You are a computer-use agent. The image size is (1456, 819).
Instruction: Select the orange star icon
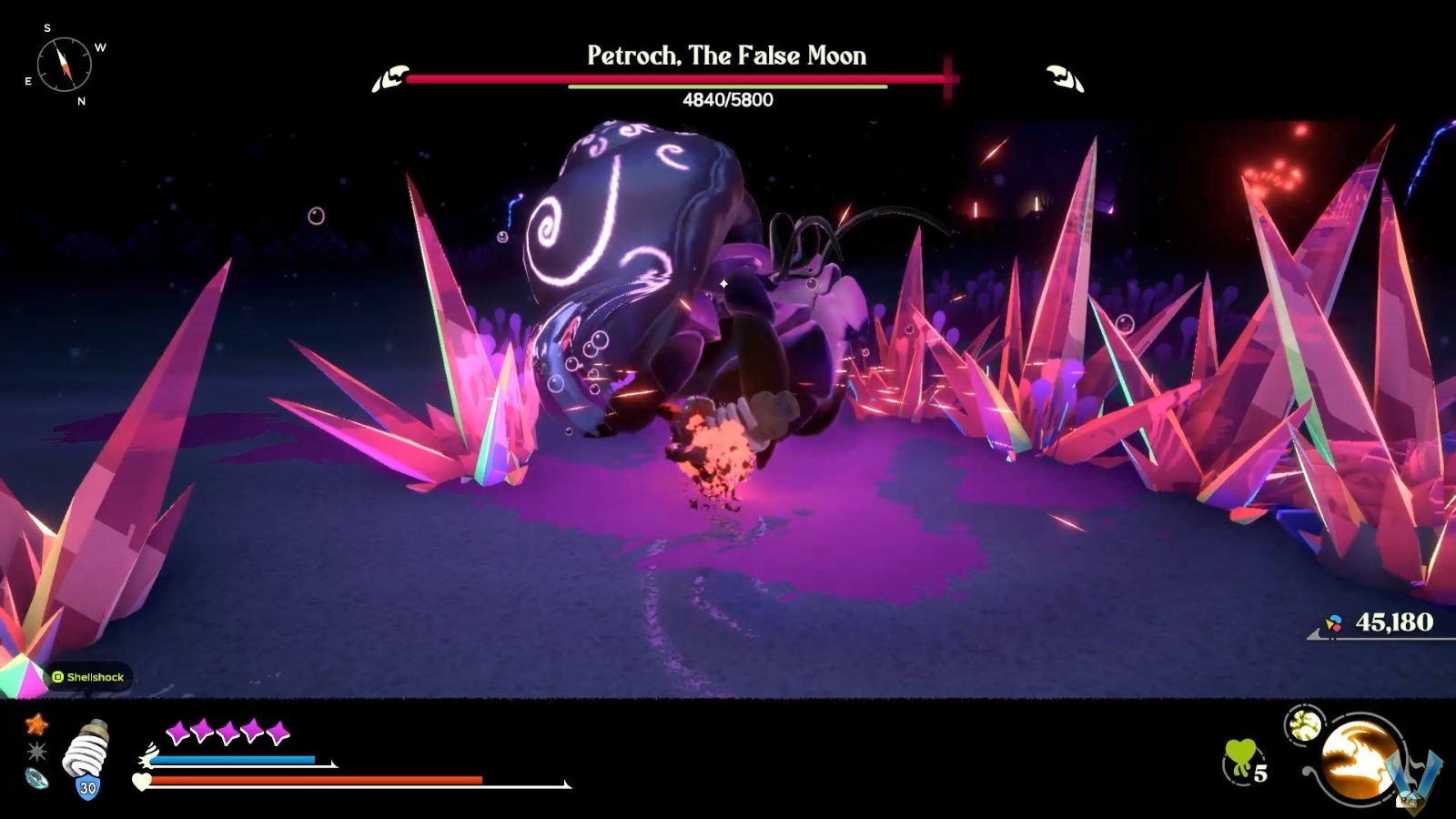35,725
